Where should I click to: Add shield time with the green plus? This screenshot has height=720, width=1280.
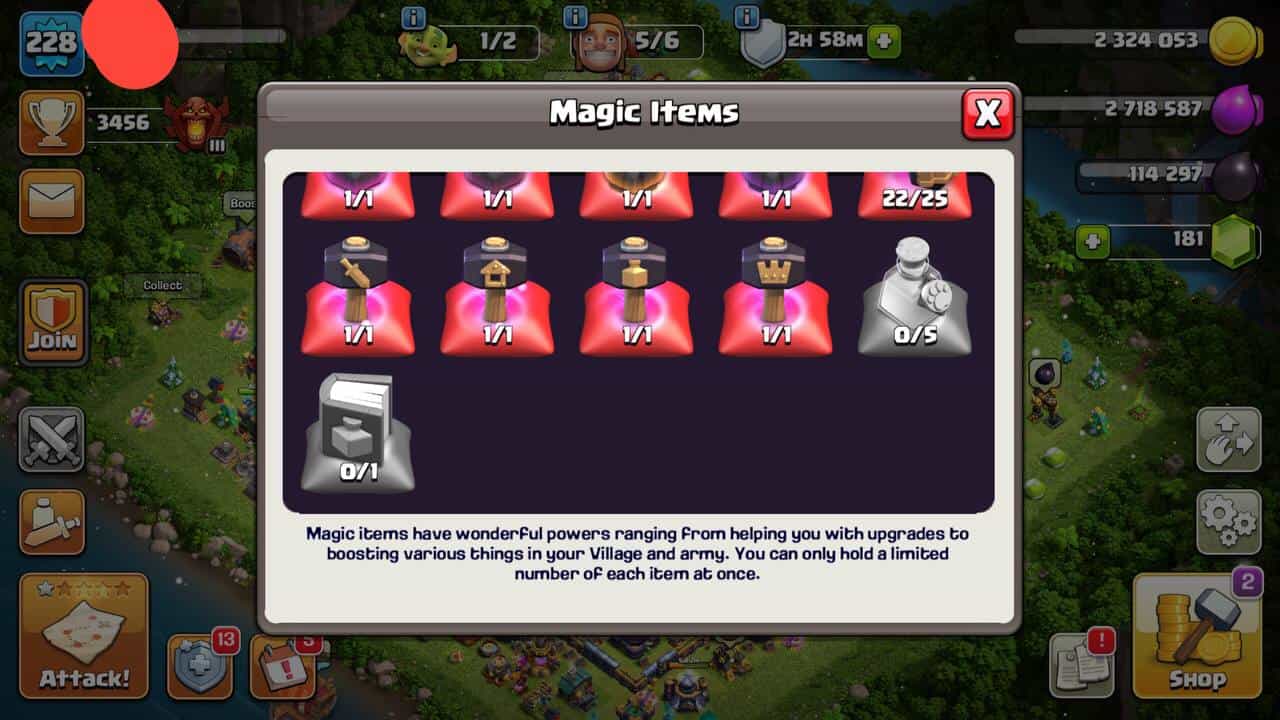(x=884, y=42)
